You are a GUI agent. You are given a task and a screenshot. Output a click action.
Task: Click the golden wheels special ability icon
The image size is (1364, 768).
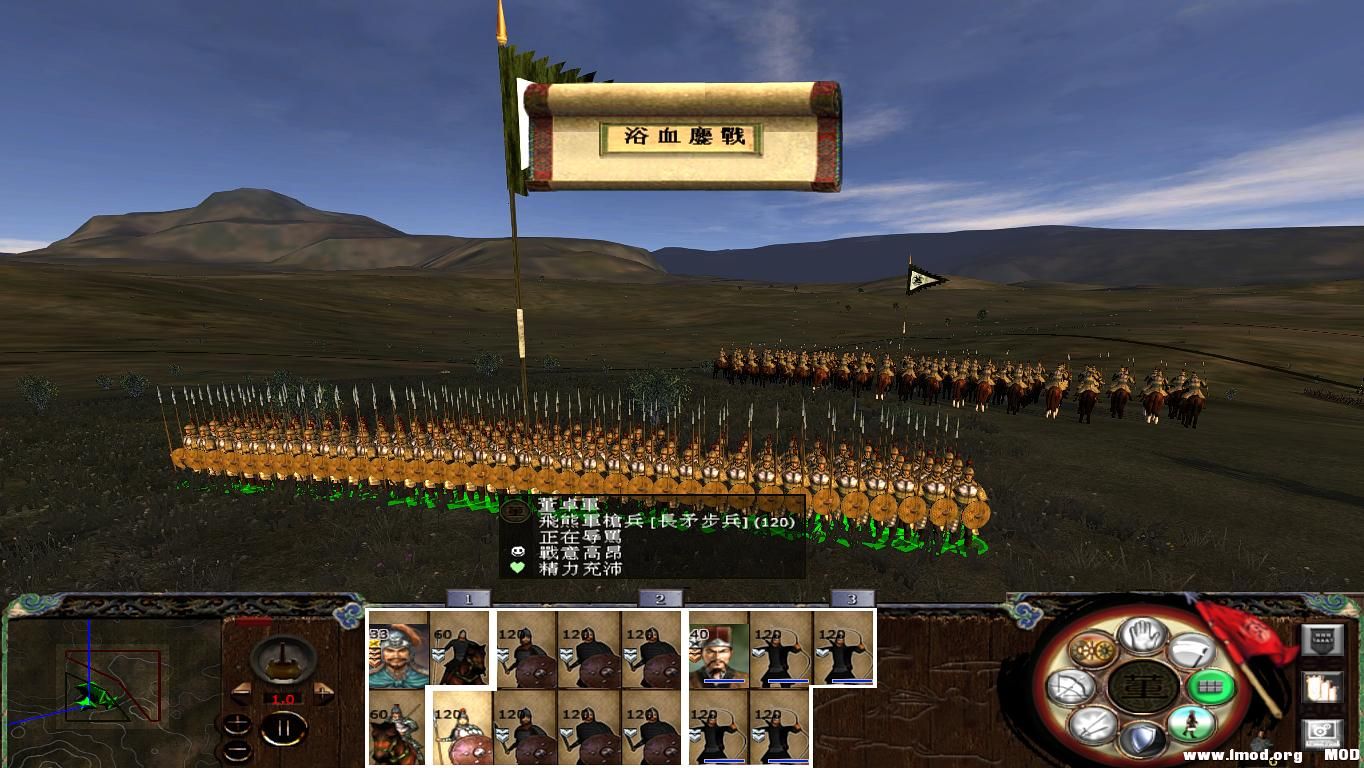pos(1093,650)
